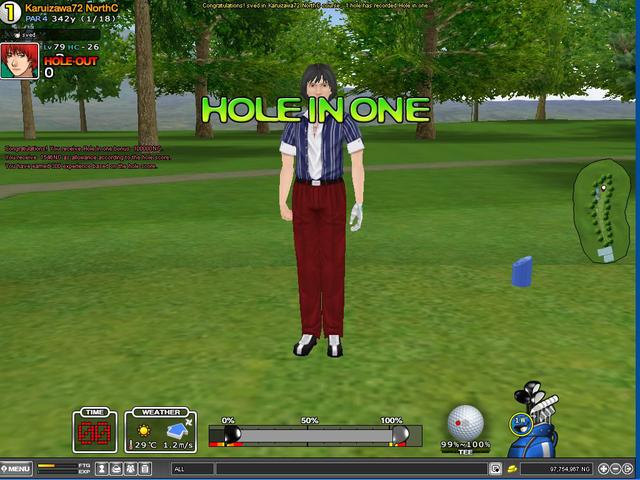Click the golf ball impact selector
The image size is (640, 480).
tap(465, 422)
